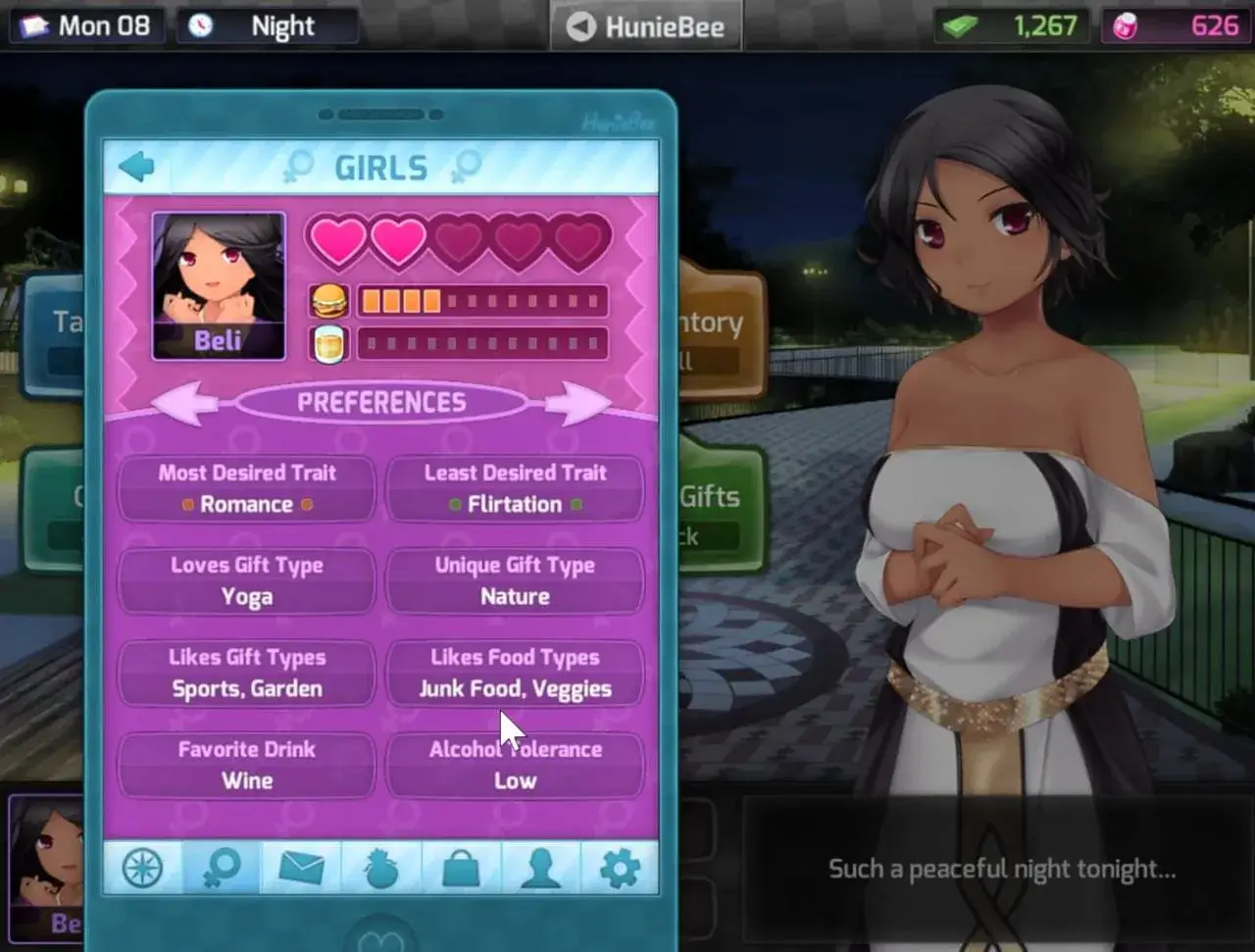Click the Most Desired Trait Romance field
Screen dimensions: 1255x952
246,488
